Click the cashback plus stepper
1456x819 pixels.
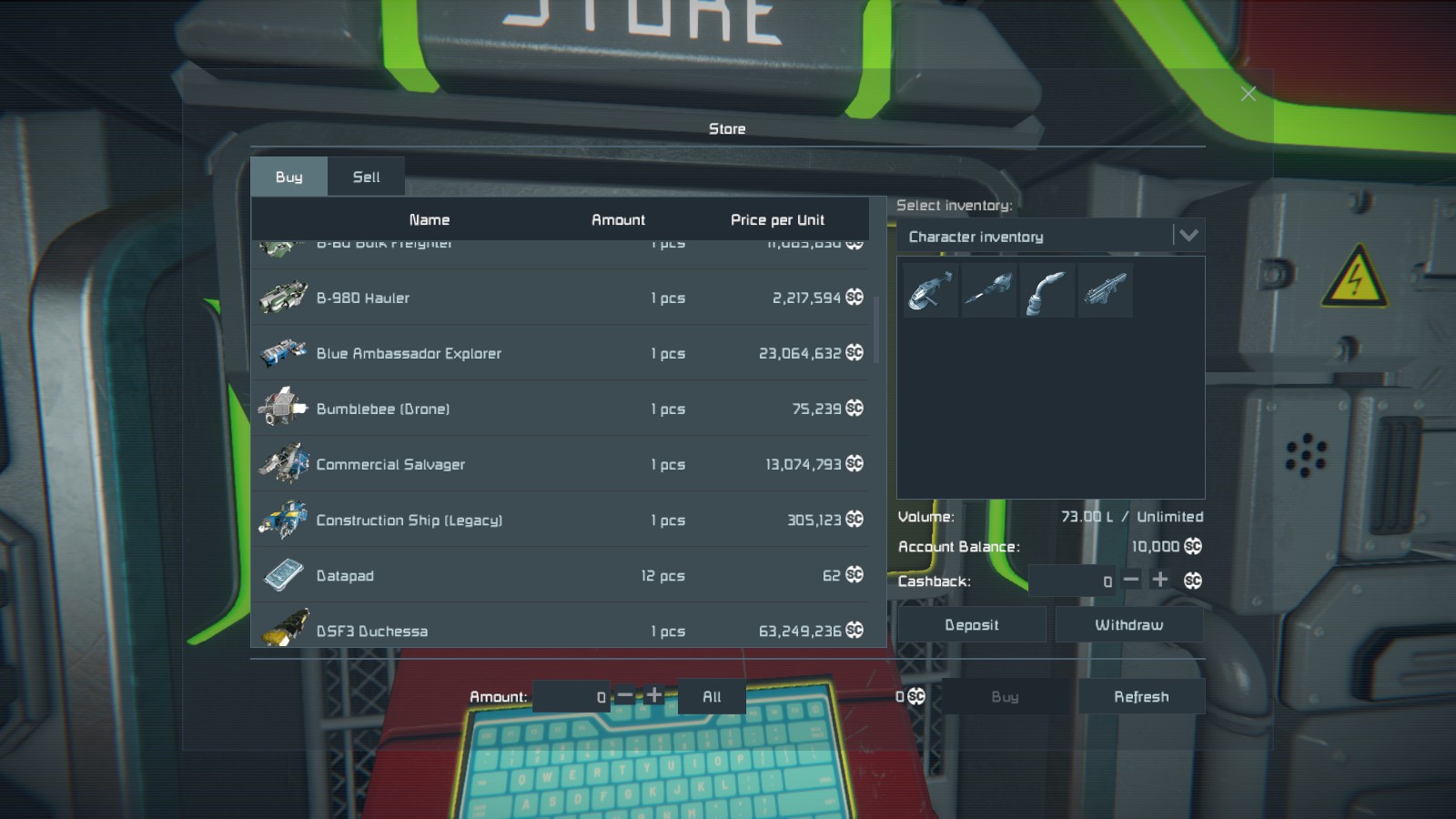click(x=1160, y=580)
